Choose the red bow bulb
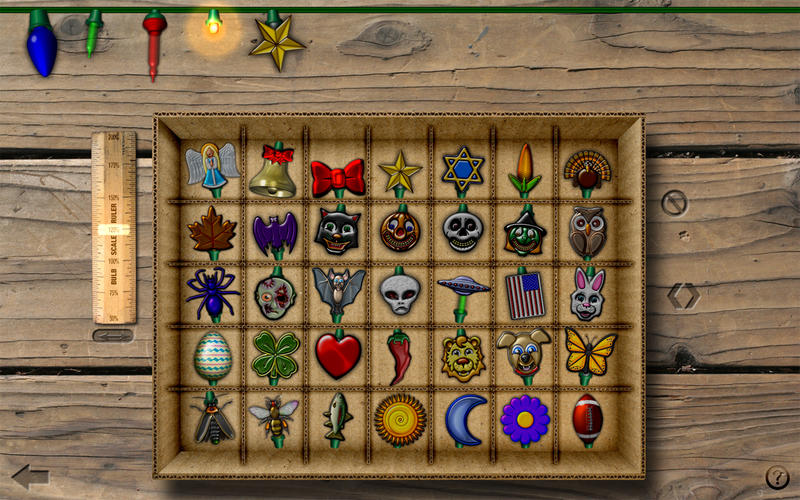Image resolution: width=800 pixels, height=500 pixels. click(x=337, y=177)
